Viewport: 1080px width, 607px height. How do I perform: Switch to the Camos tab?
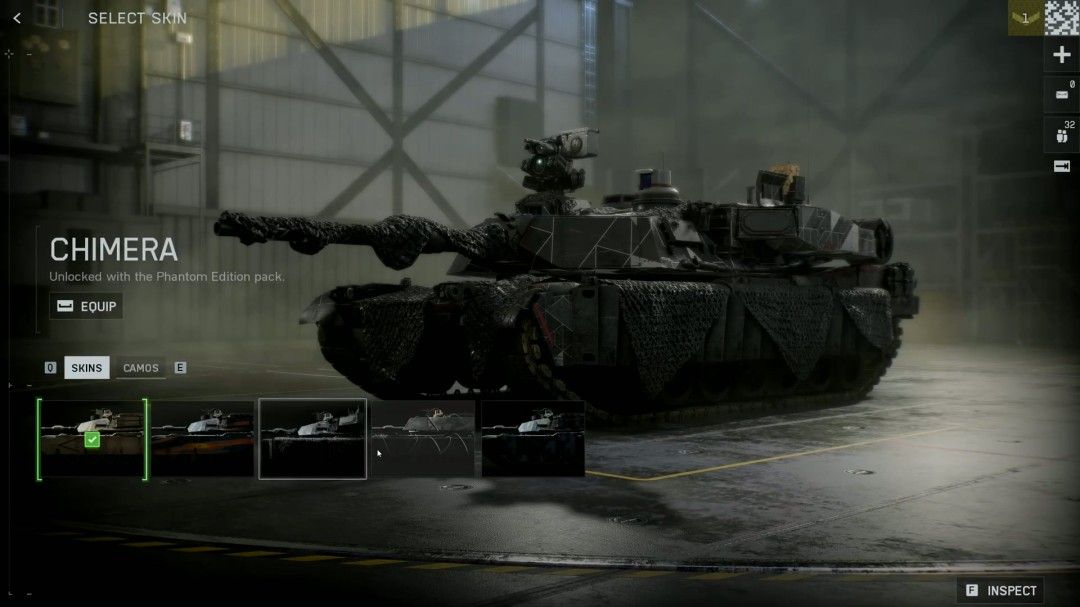coord(141,368)
